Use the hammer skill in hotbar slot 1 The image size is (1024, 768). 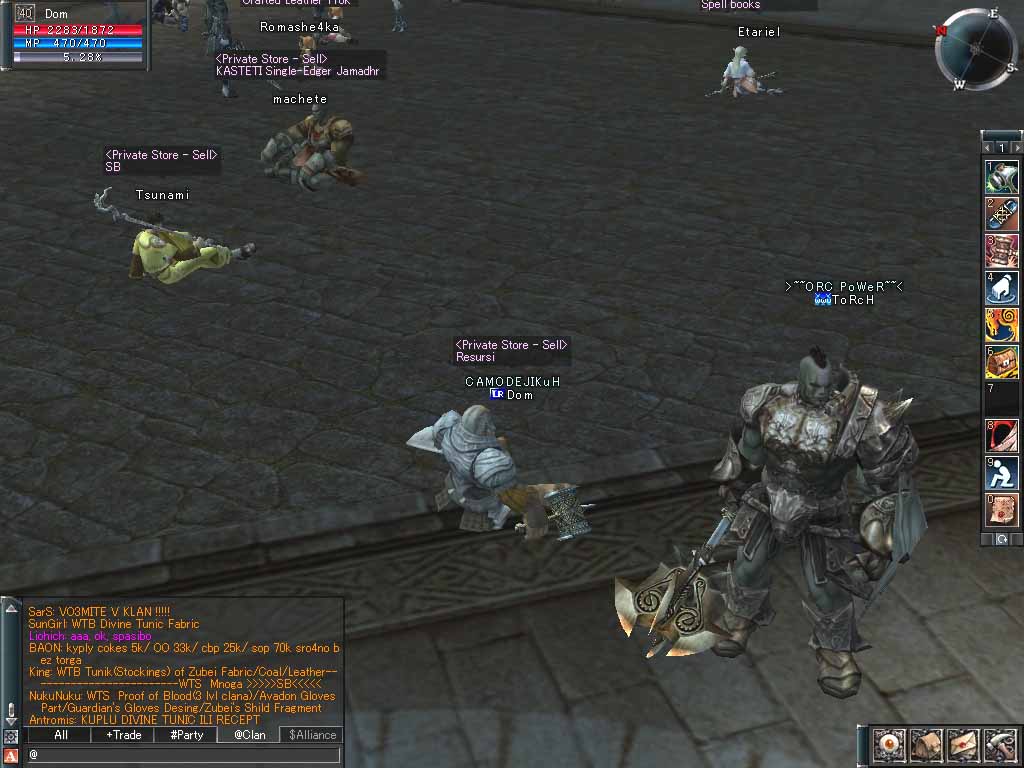[1002, 177]
